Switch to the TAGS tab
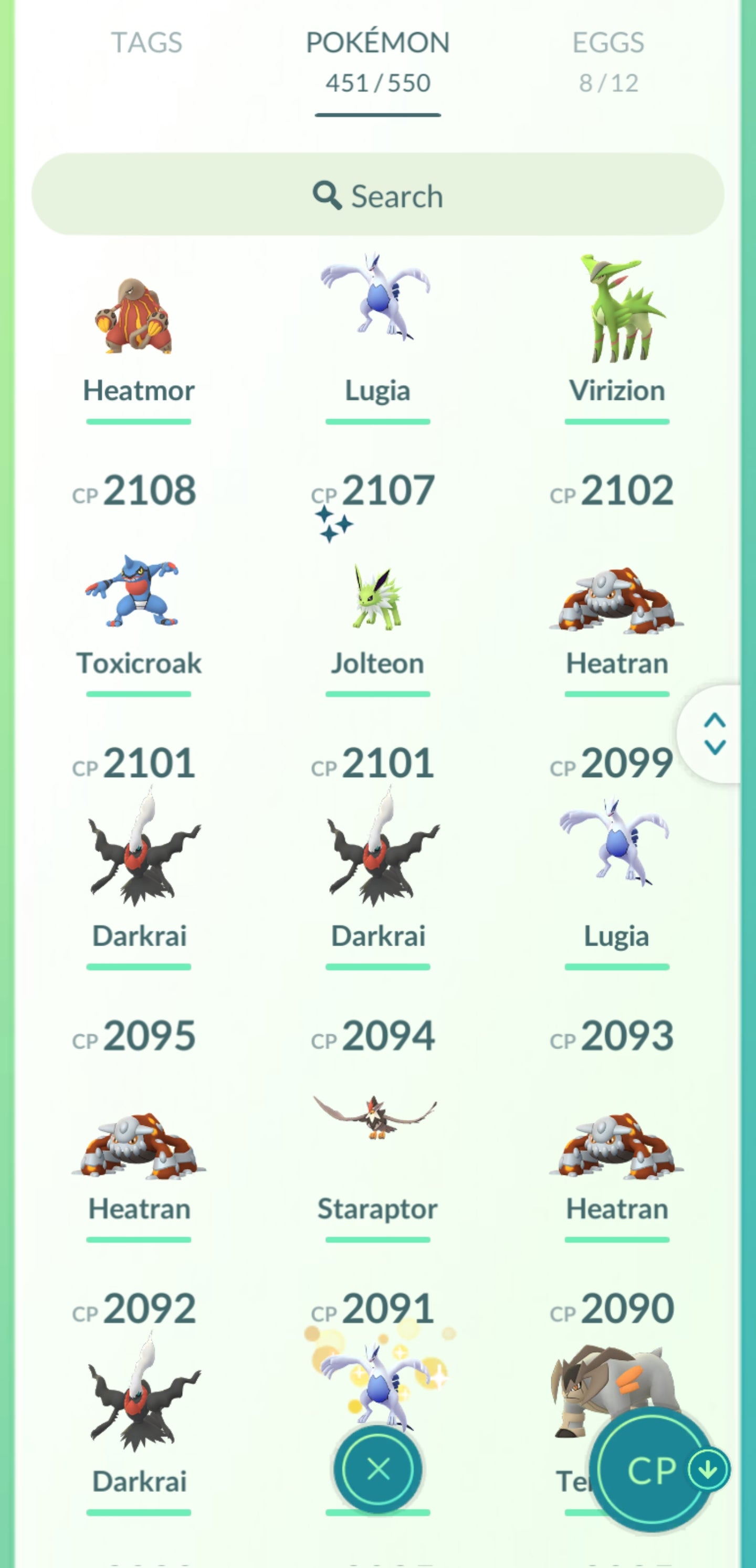This screenshot has height=1568, width=756. (146, 43)
